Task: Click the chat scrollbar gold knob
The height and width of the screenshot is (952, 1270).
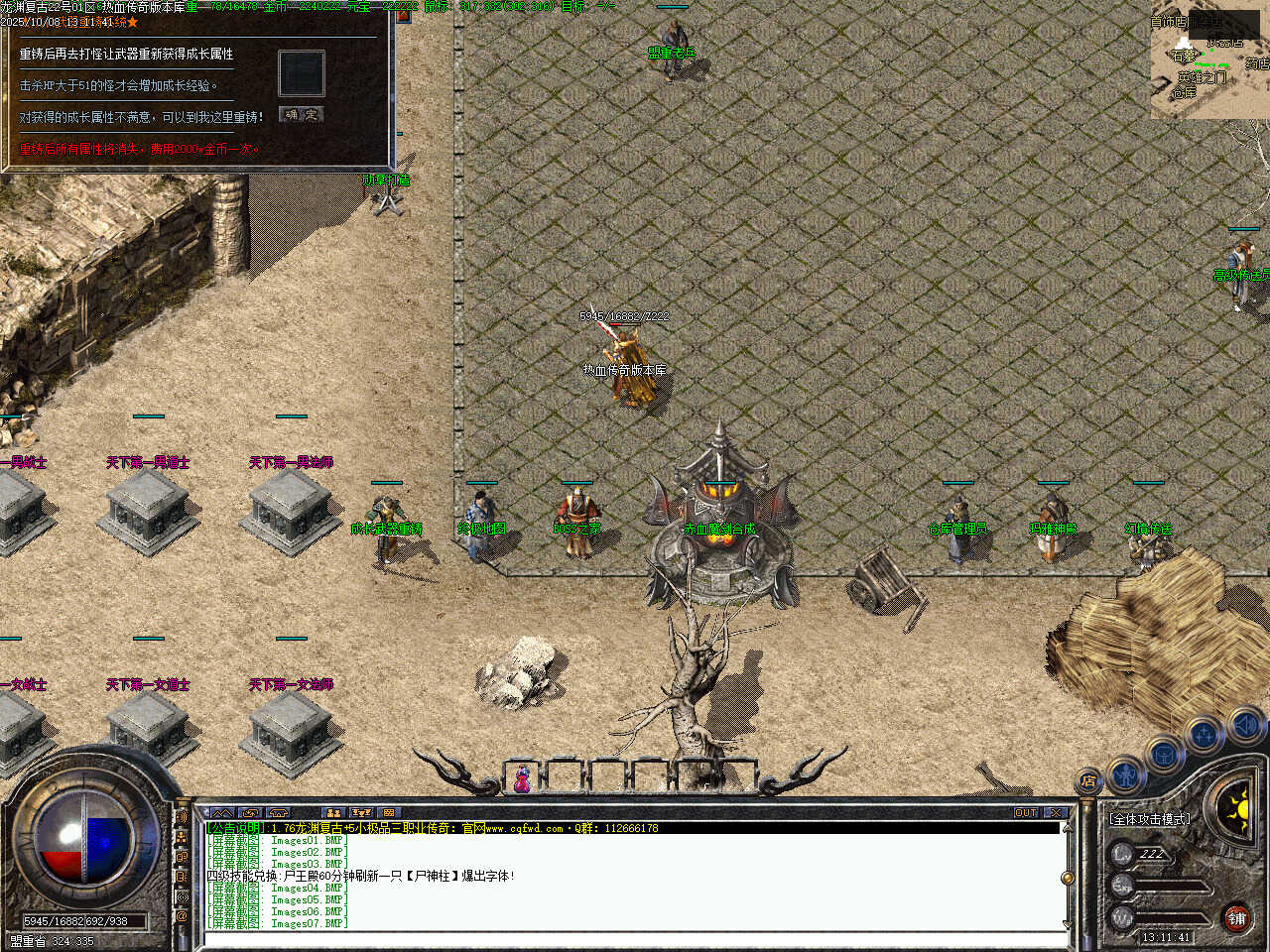Action: 1068,878
